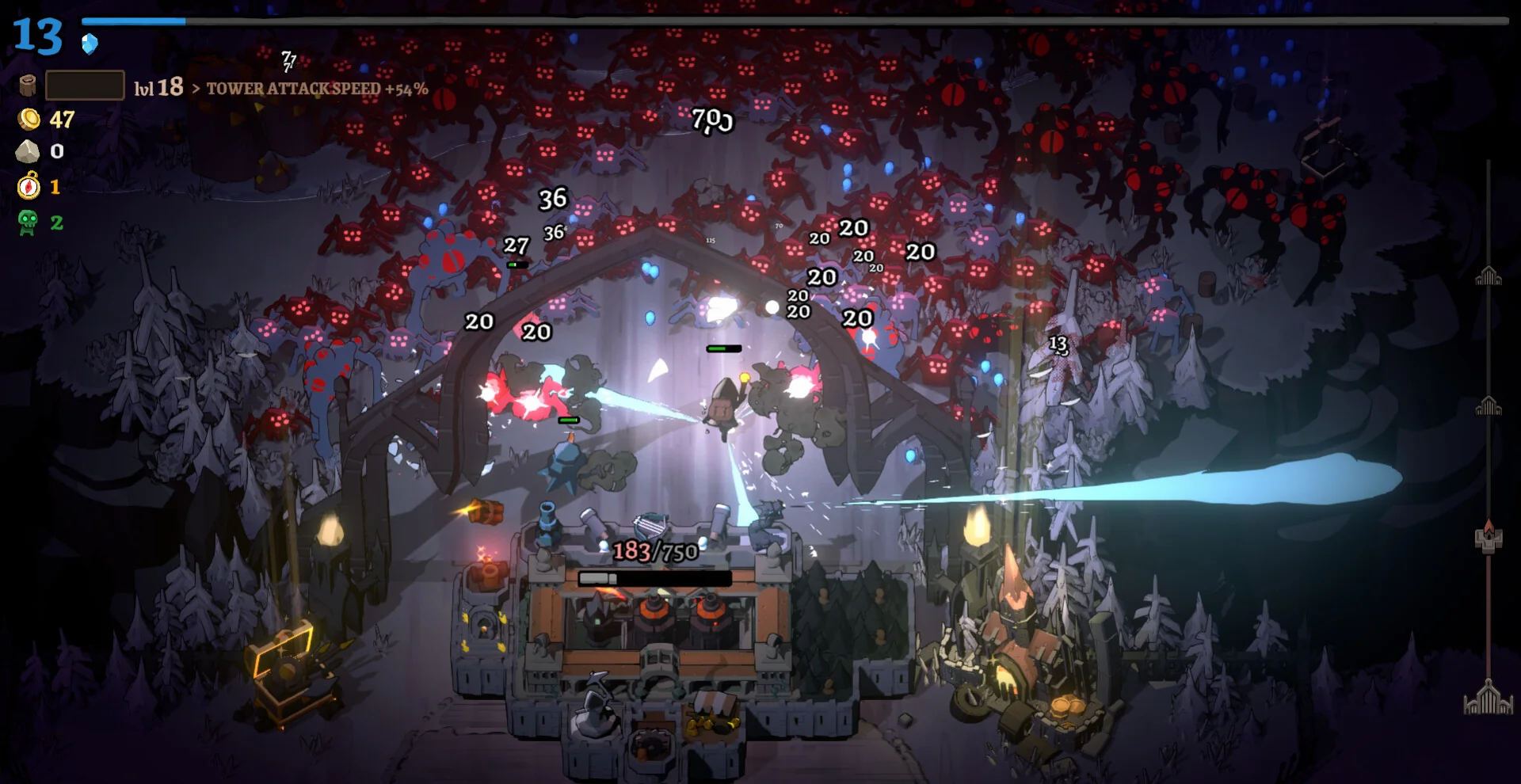The image size is (1521, 784).
Task: Click the fortress marker on the progress track
Action: (x=1489, y=538)
